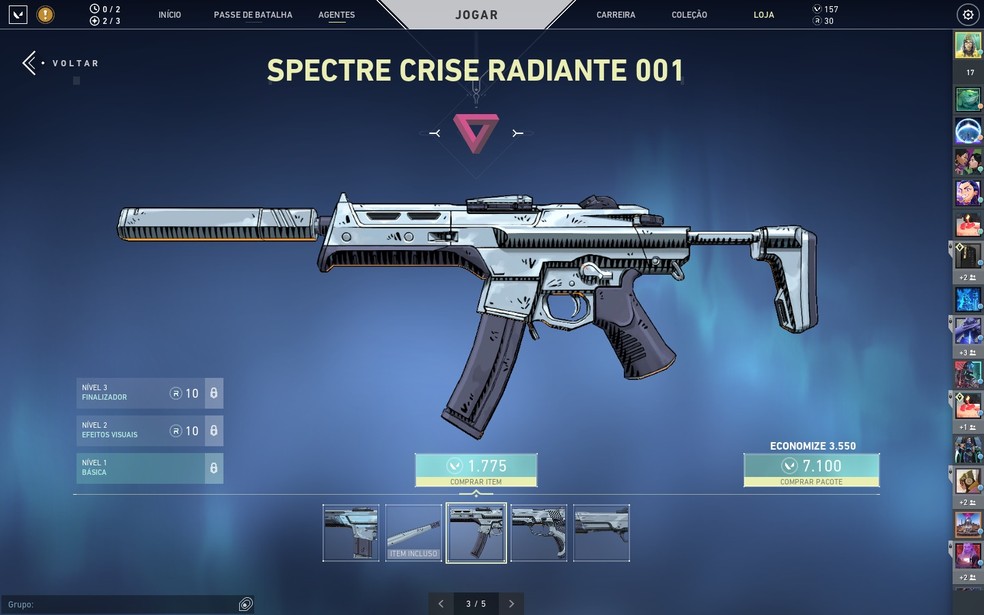Go to the next bundle item arrow

511,604
